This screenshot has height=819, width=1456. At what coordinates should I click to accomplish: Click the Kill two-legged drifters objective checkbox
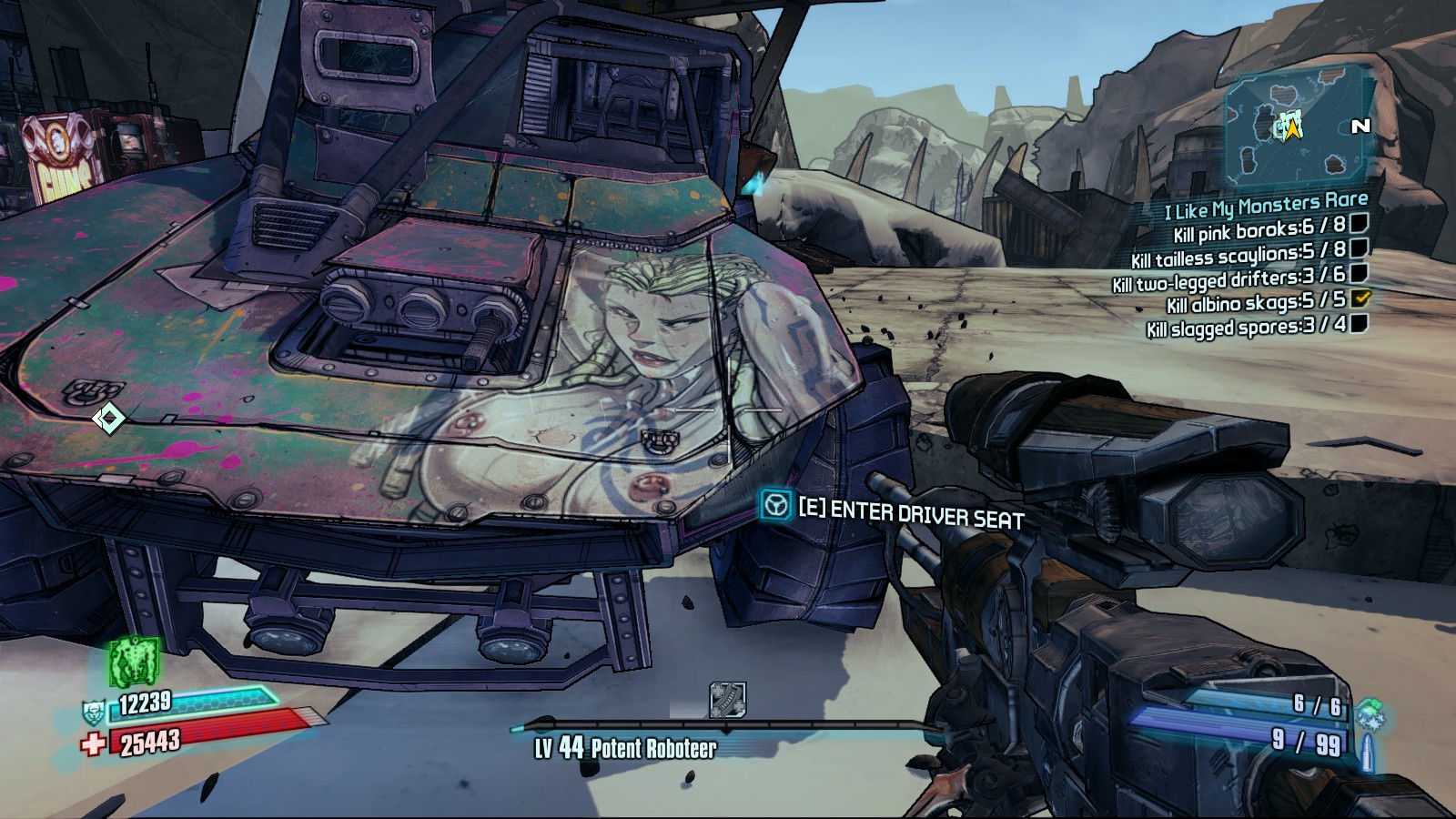tap(1360, 272)
